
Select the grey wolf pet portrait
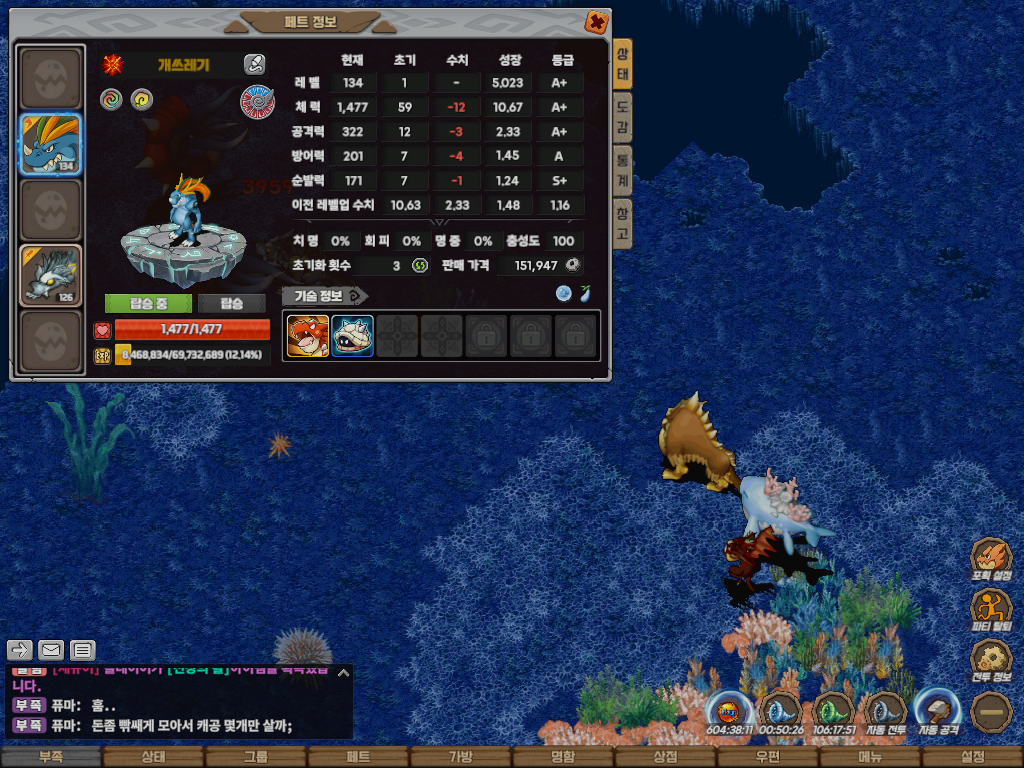tap(51, 275)
